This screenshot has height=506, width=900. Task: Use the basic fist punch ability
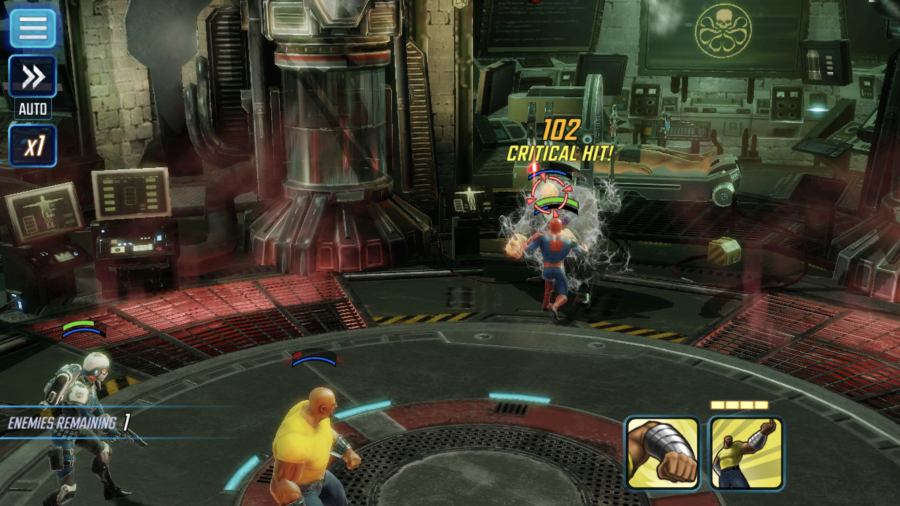point(662,453)
